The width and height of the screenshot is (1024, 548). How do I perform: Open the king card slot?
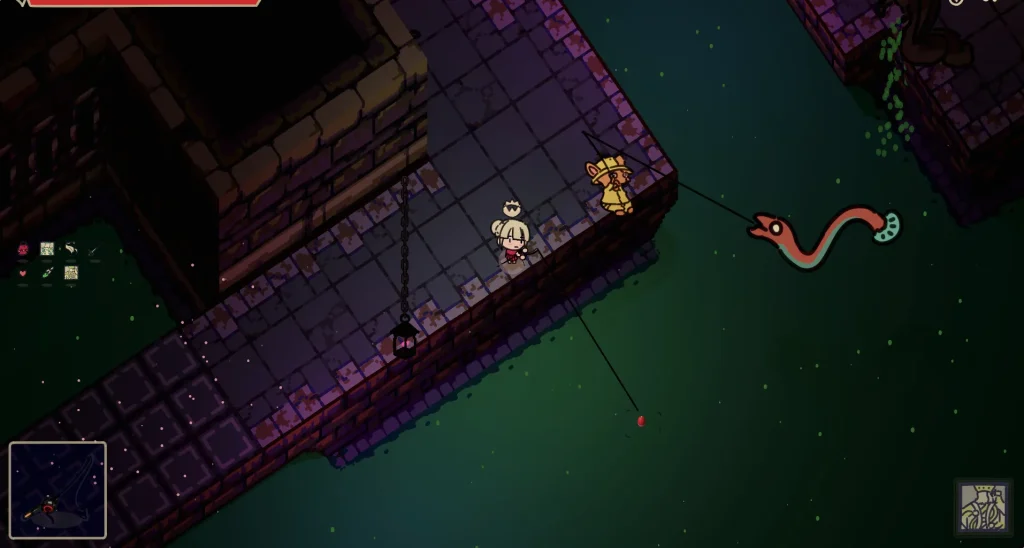pos(983,508)
